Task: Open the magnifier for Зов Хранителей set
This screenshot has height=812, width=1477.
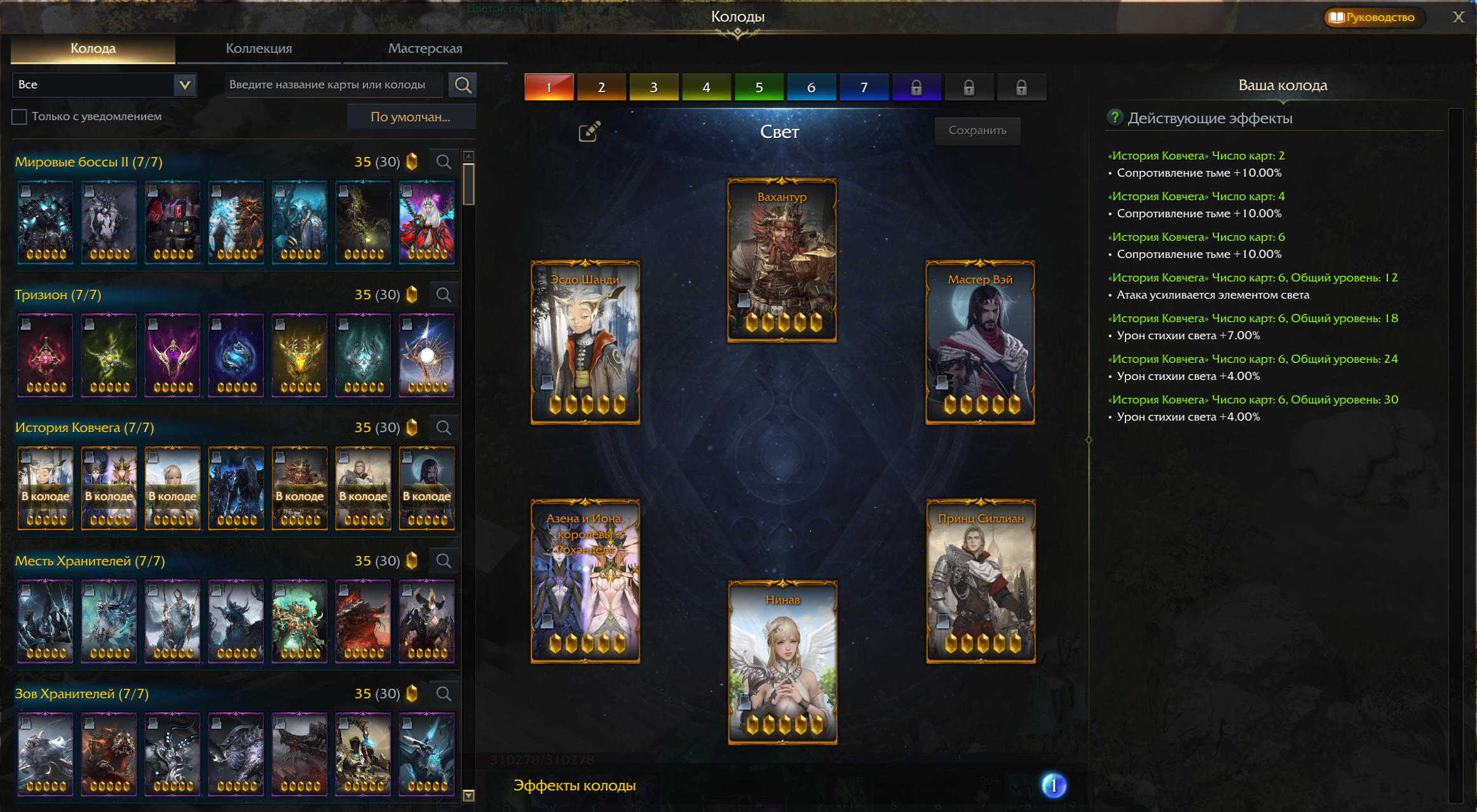Action: pos(444,693)
